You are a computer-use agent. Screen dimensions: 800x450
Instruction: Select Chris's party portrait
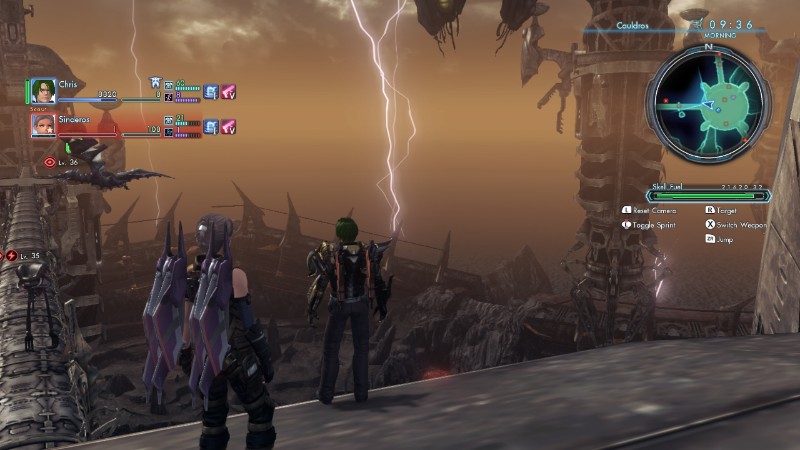pos(43,91)
